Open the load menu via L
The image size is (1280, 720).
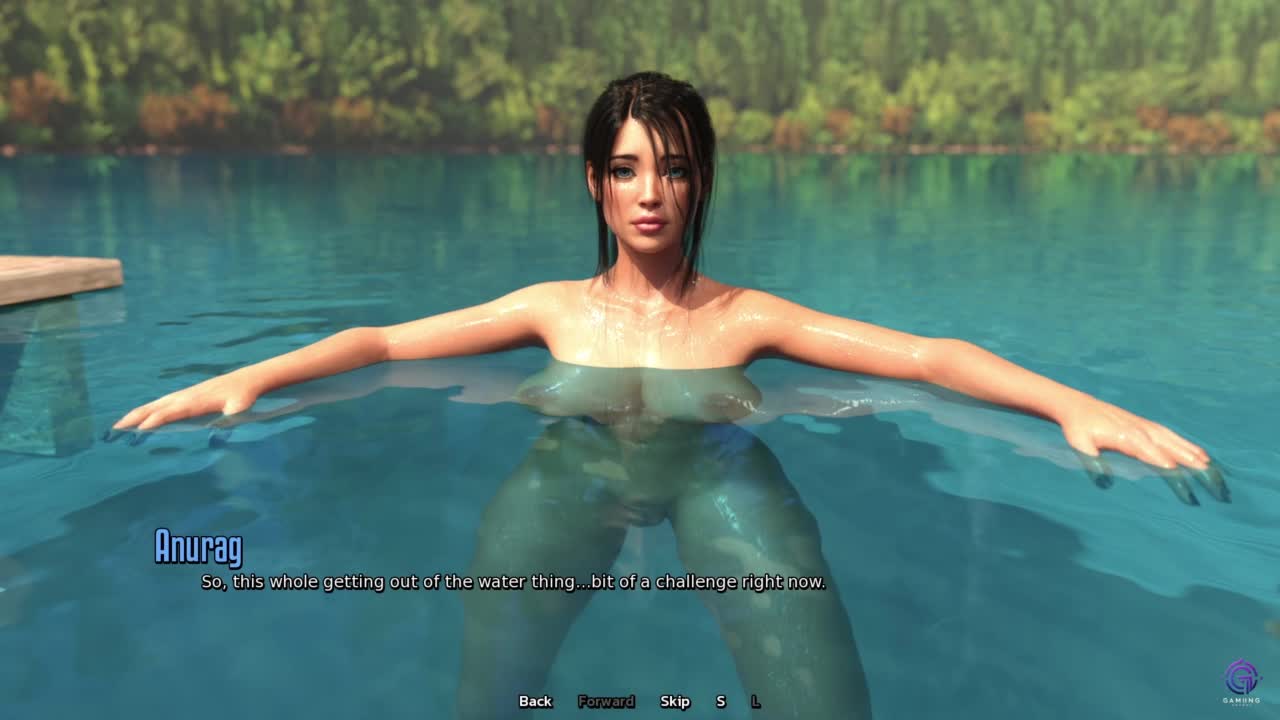[x=755, y=701]
